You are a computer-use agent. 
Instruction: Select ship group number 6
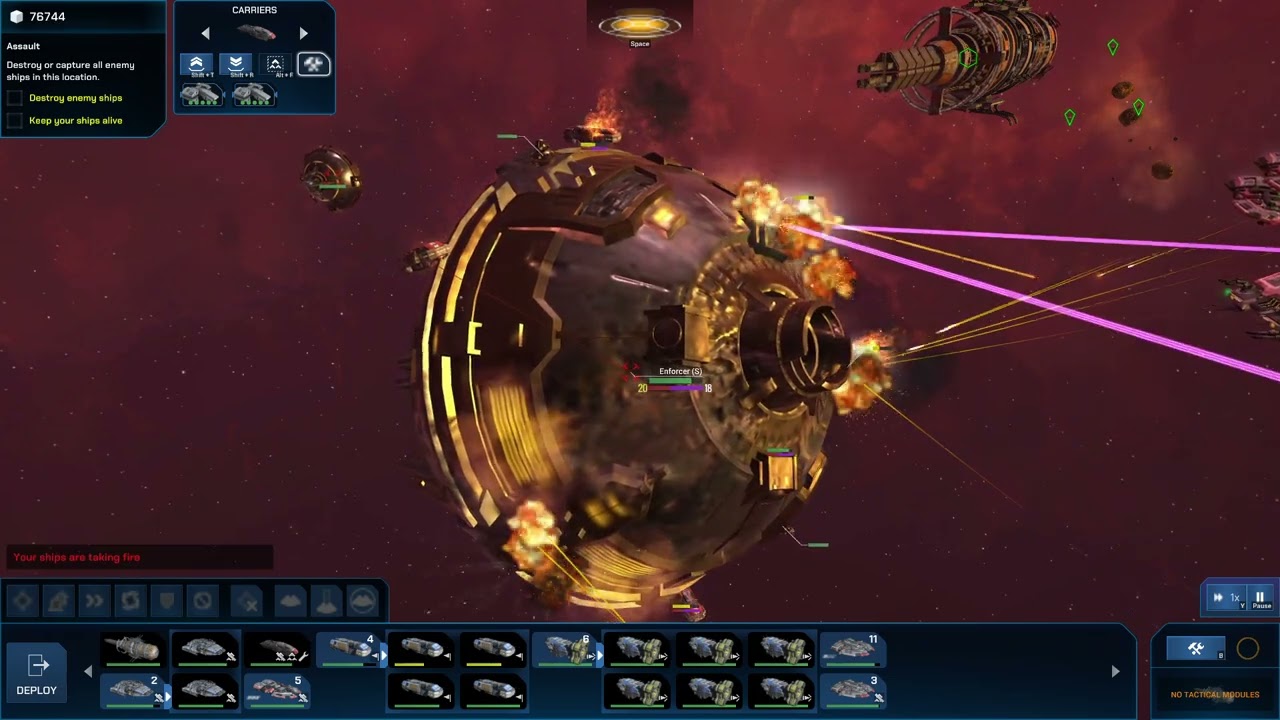tap(567, 650)
